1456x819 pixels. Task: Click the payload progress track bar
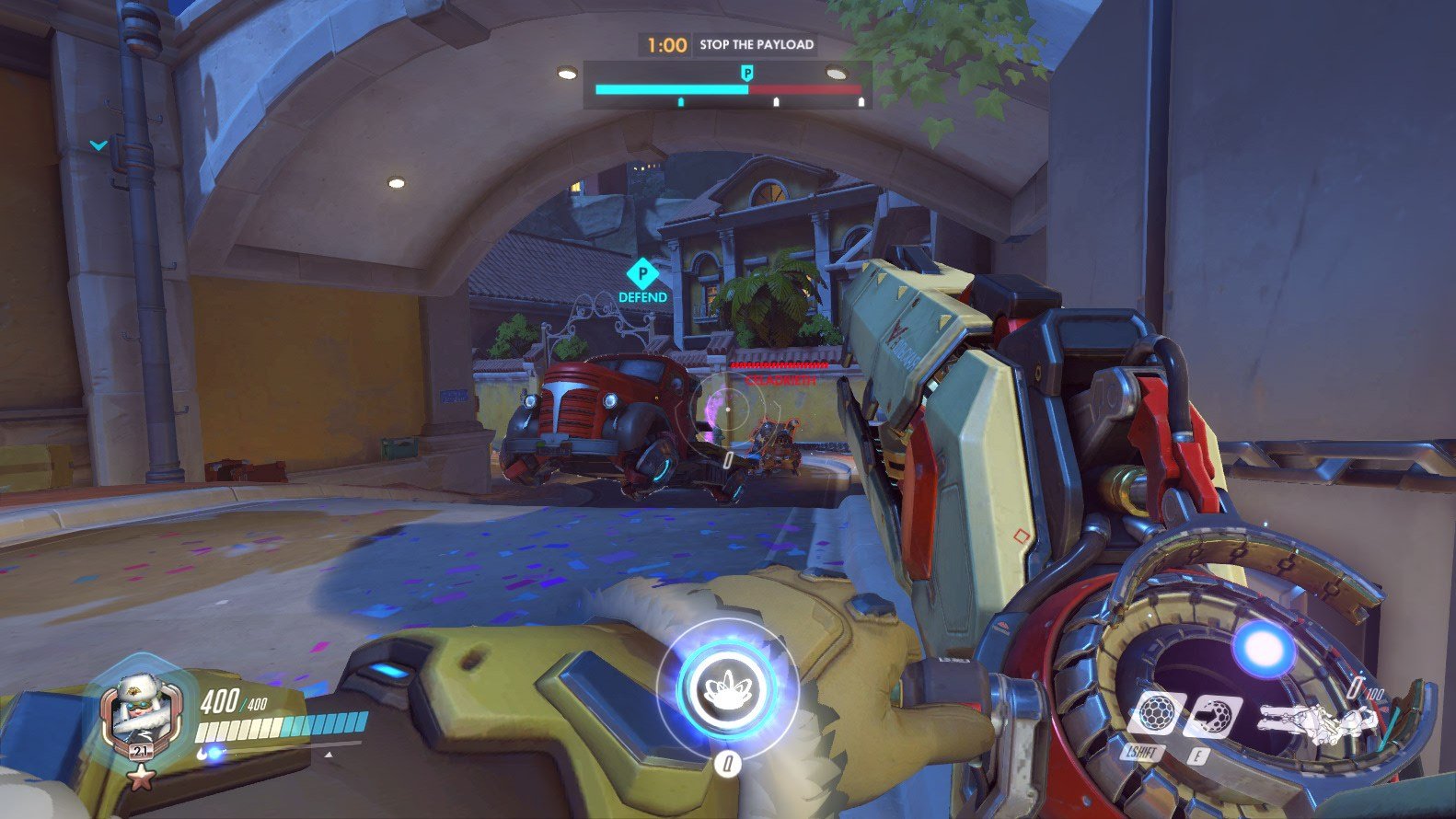click(728, 90)
